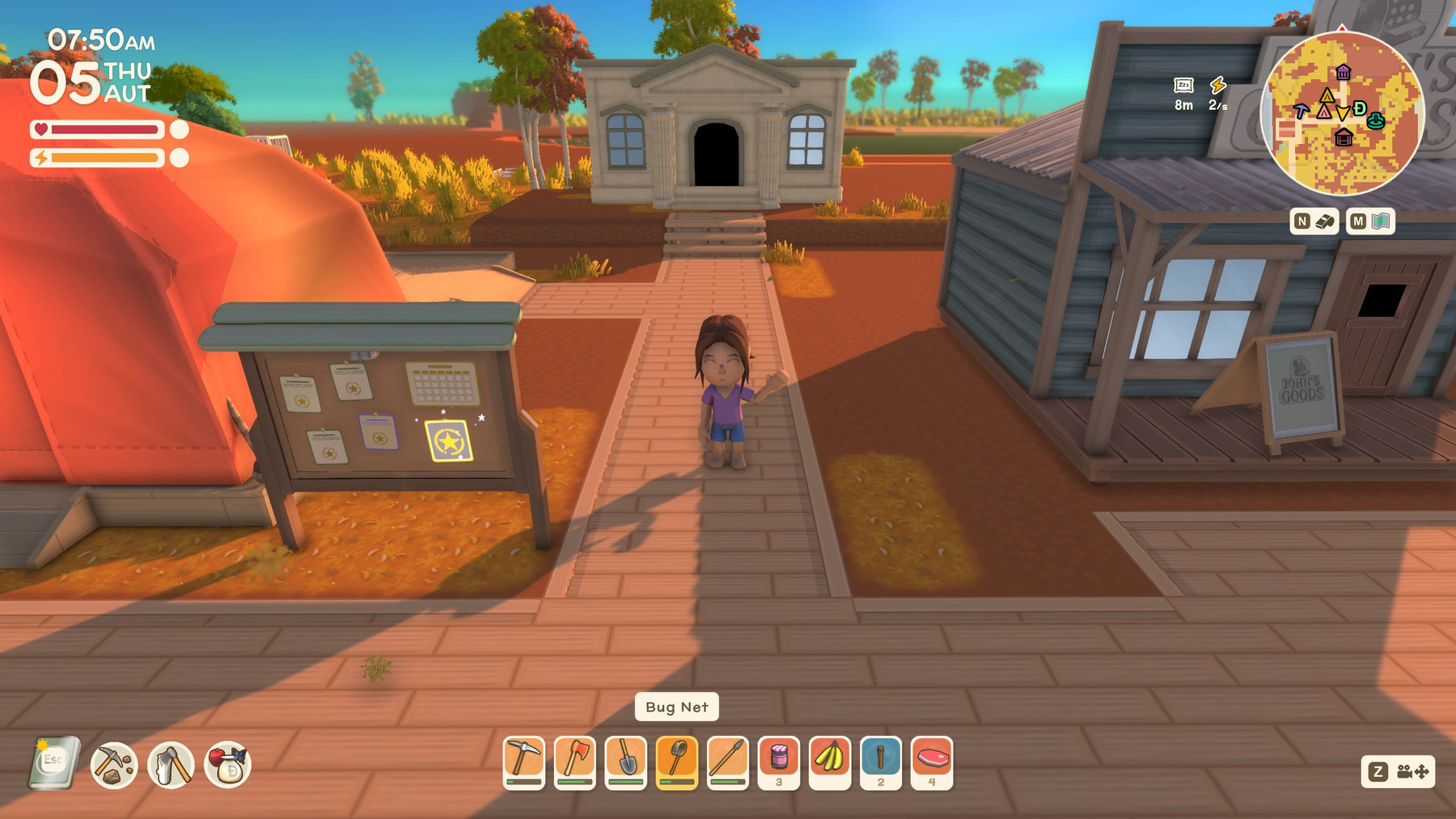Select the raw meat stack of four
The height and width of the screenshot is (819, 1456).
click(x=932, y=761)
